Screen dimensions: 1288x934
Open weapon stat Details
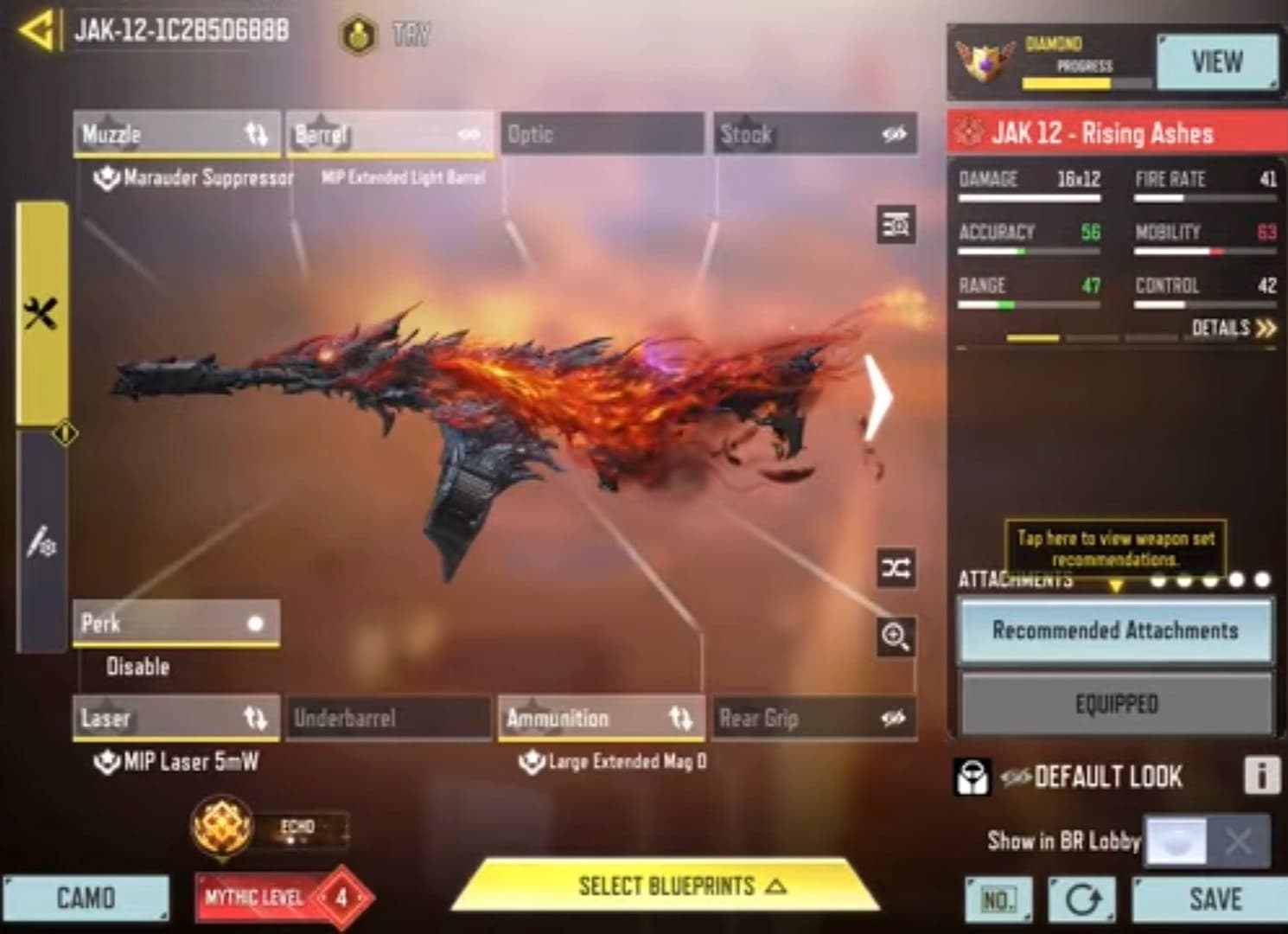1232,328
